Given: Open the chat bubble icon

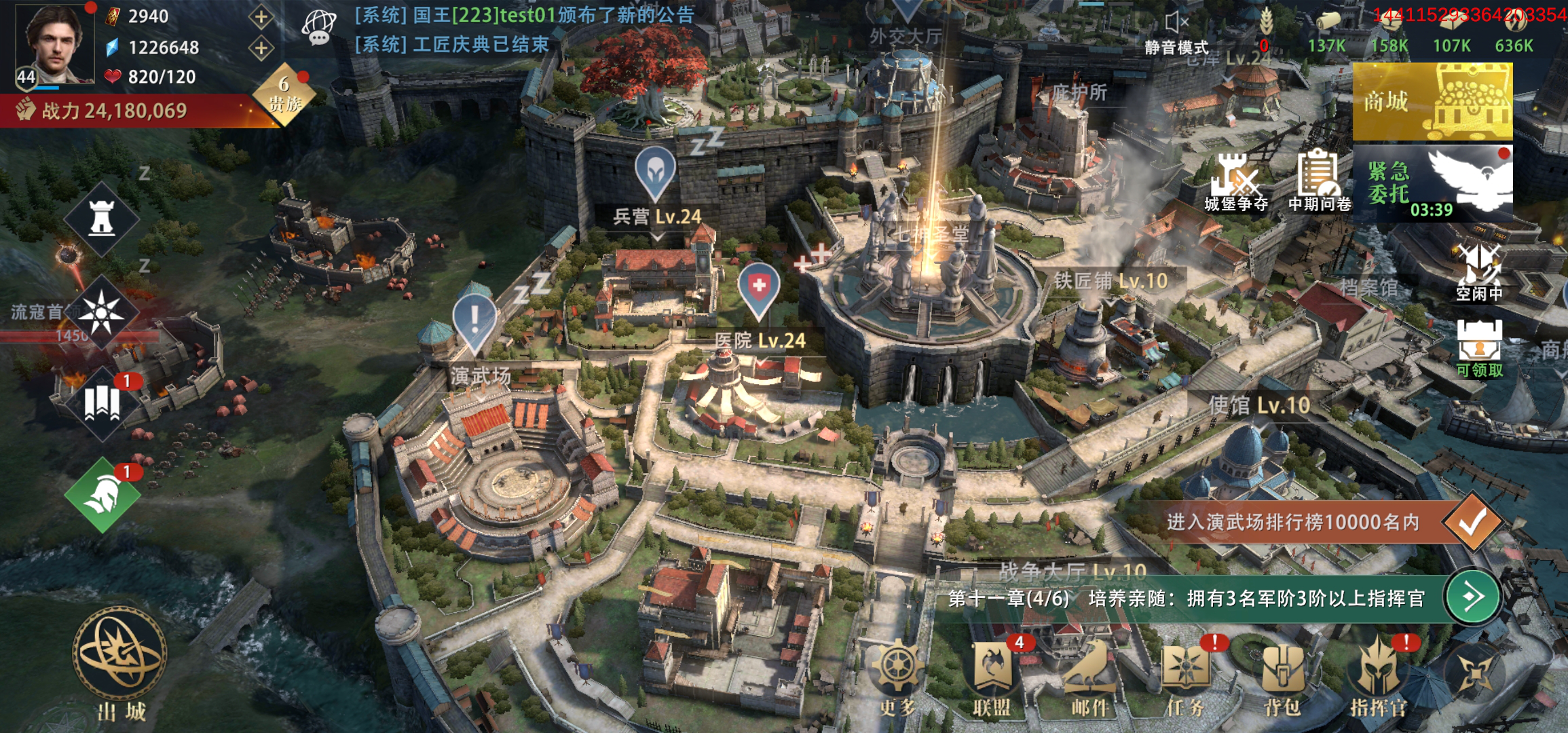Looking at the screenshot, I should pyautogui.click(x=318, y=29).
